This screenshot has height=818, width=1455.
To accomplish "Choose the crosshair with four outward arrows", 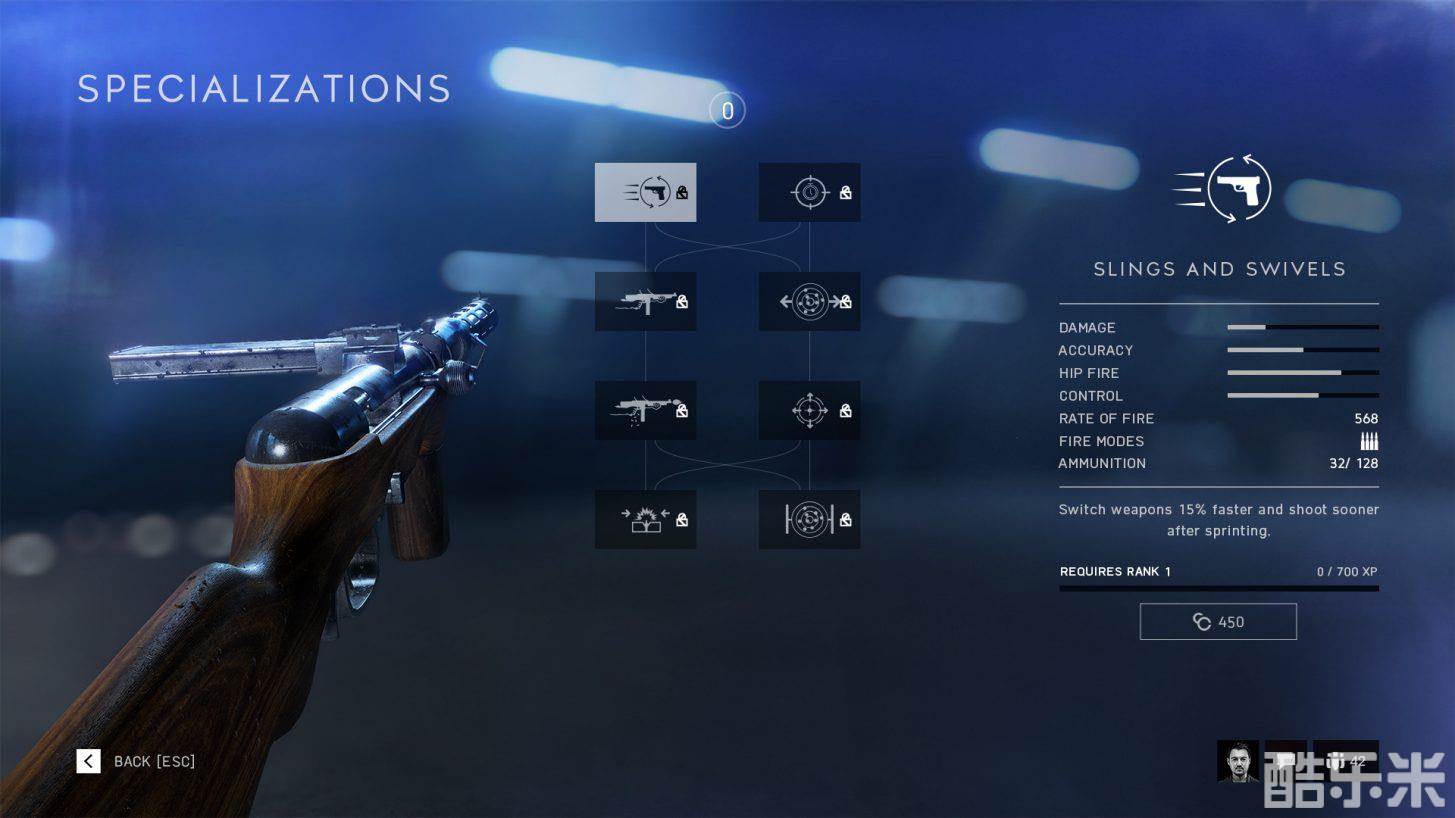I will pyautogui.click(x=809, y=410).
